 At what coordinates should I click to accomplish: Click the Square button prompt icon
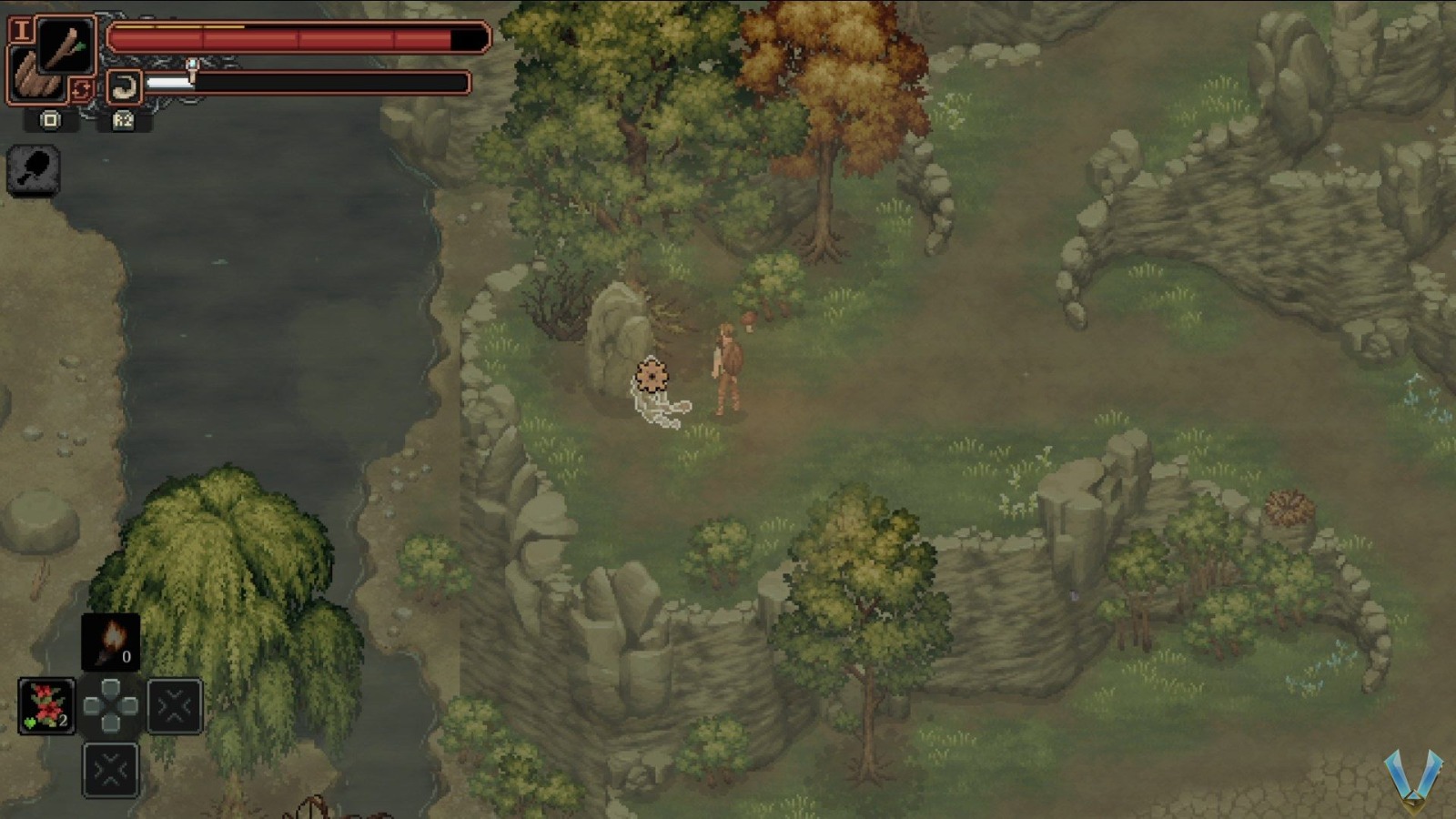point(50,119)
